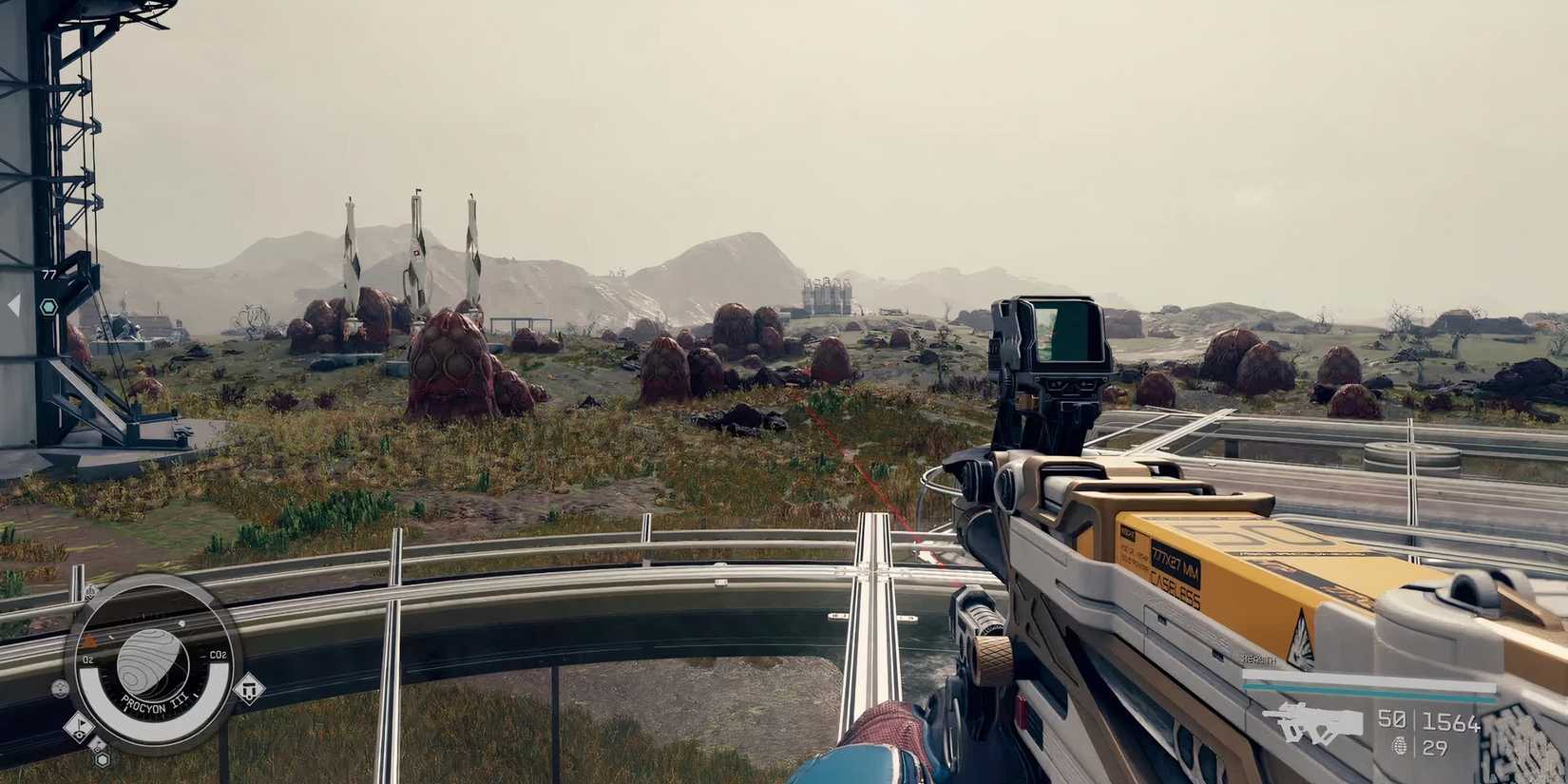1568x784 pixels.
Task: Click the weapon name label above the health bar
Action: 1257,659
